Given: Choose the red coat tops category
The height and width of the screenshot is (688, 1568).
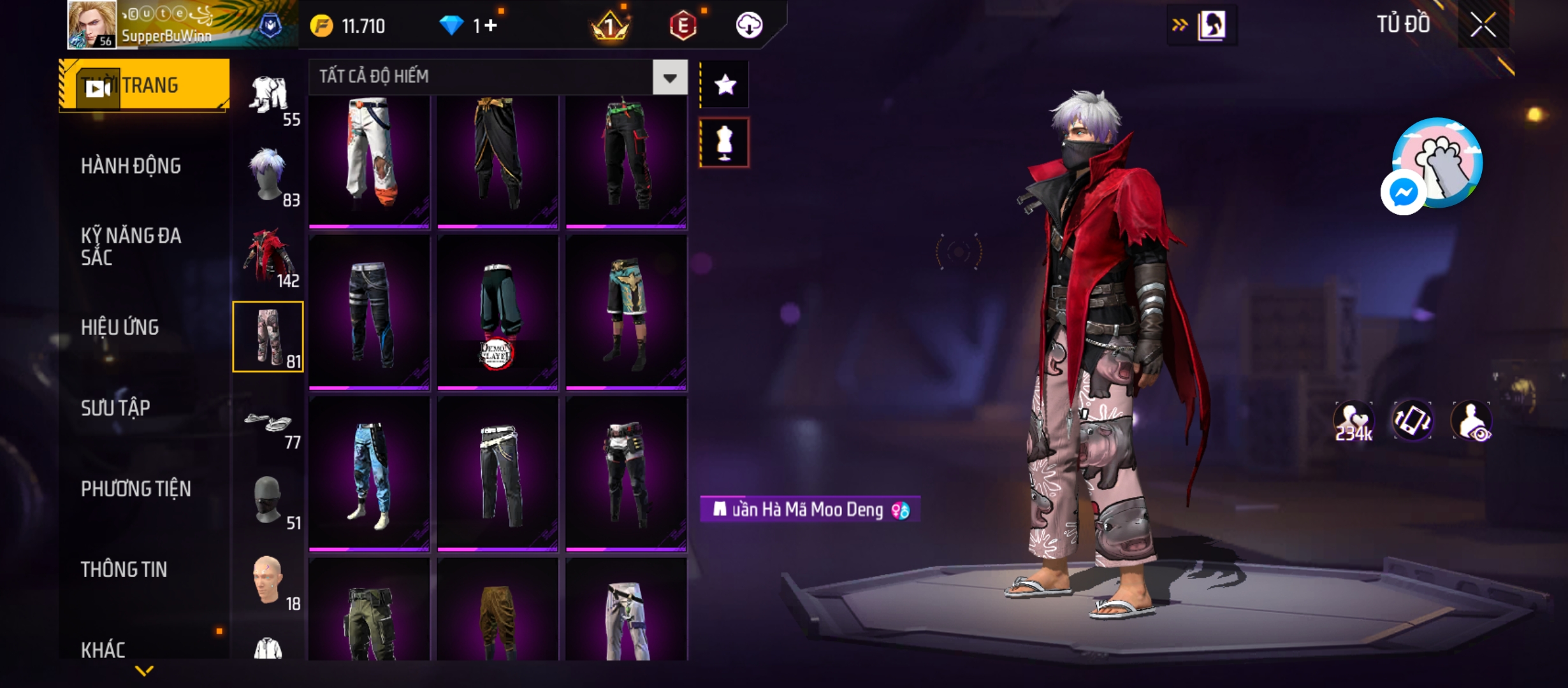Looking at the screenshot, I should point(268,257).
